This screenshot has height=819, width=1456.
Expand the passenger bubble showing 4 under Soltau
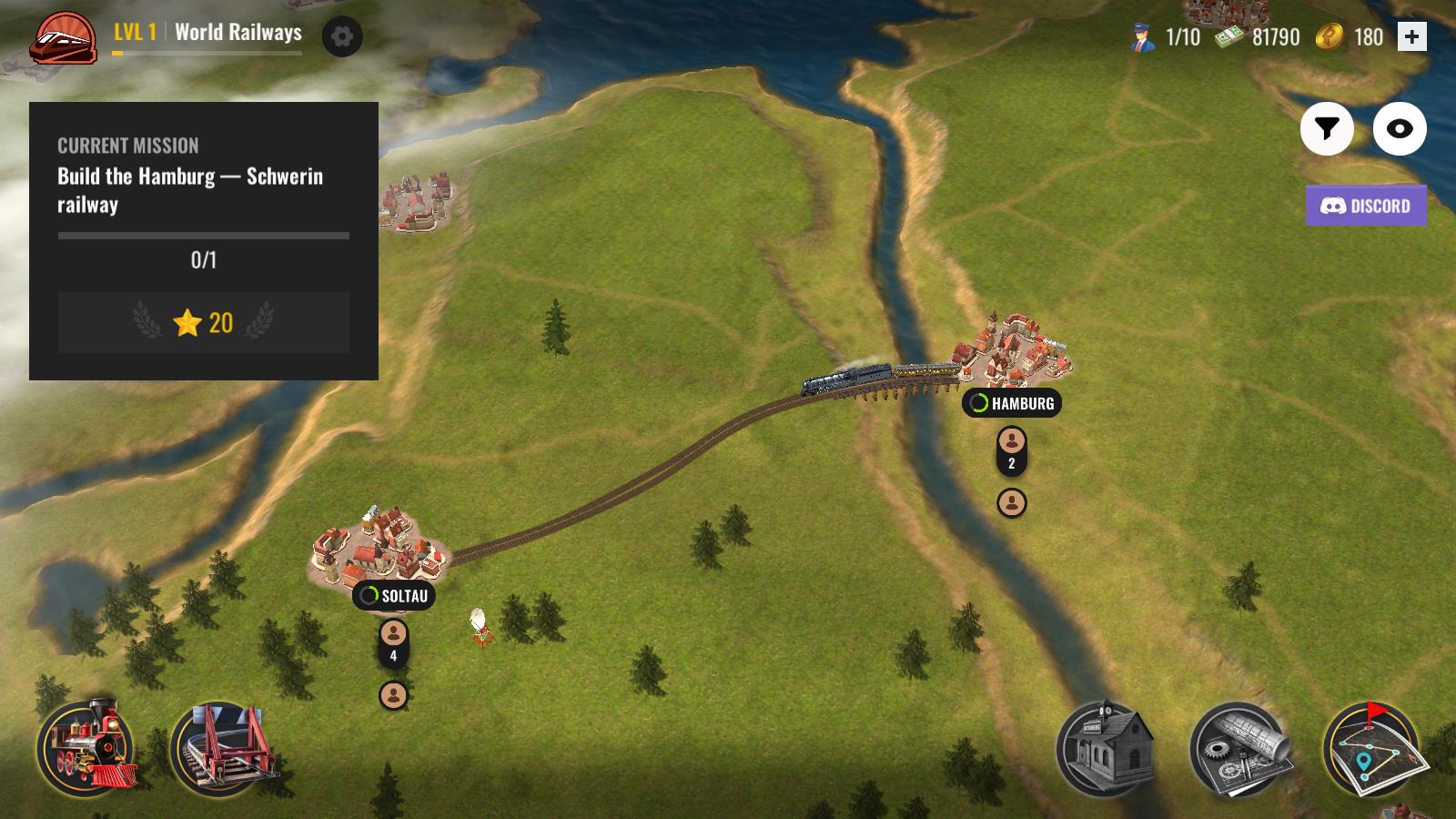(392, 642)
